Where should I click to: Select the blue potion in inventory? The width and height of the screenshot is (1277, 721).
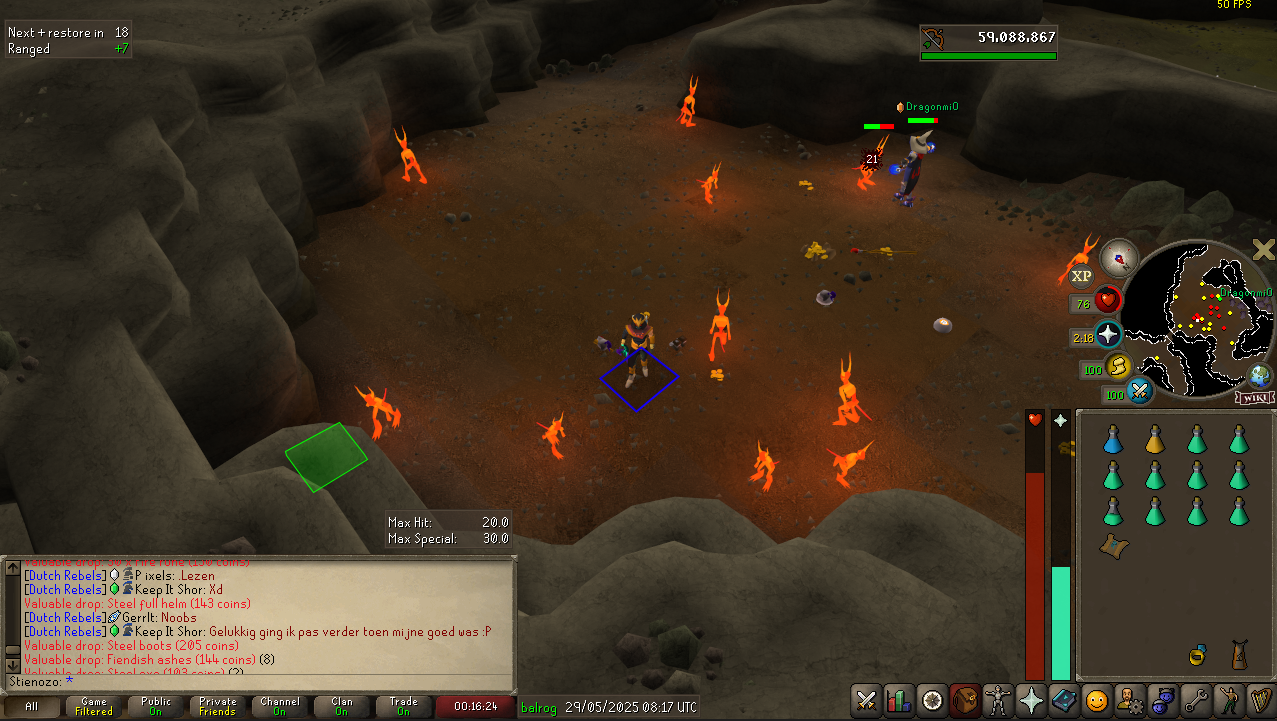coord(1112,439)
